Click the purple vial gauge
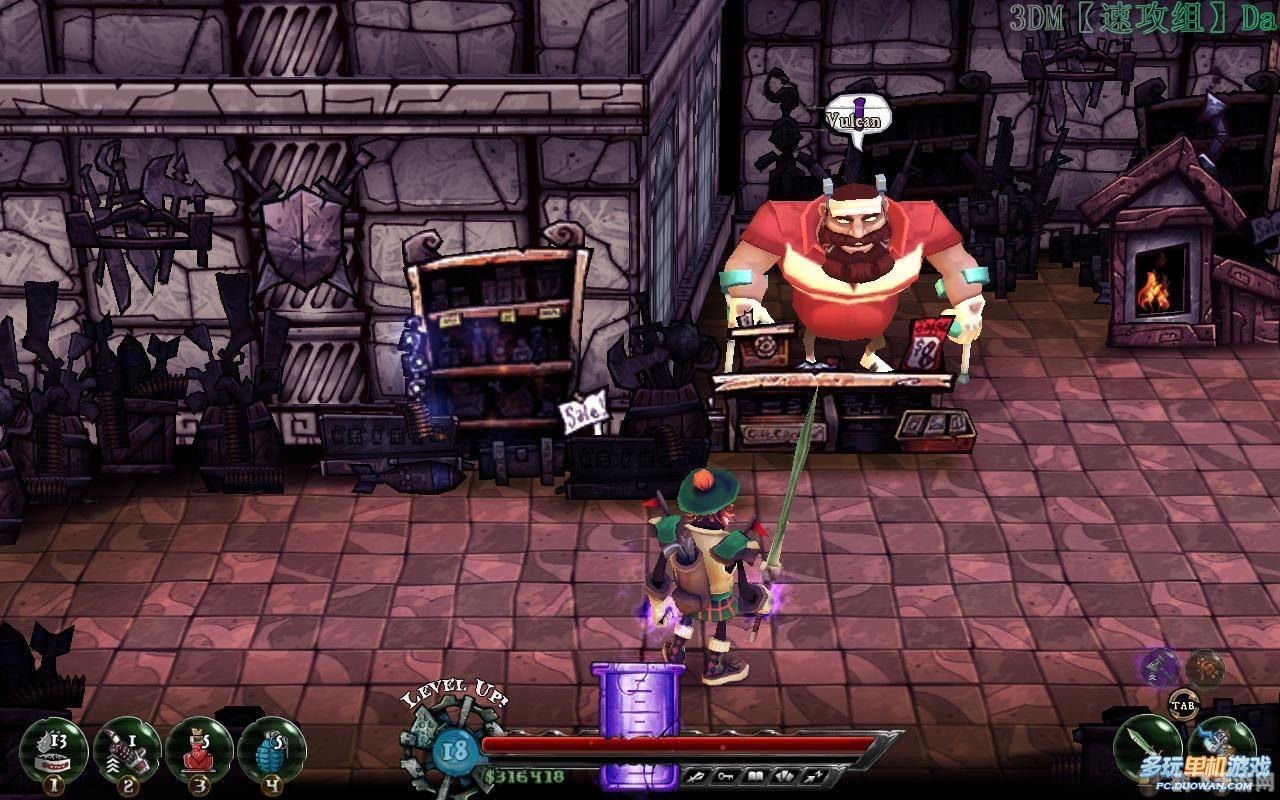Image resolution: width=1280 pixels, height=800 pixels. [629, 725]
